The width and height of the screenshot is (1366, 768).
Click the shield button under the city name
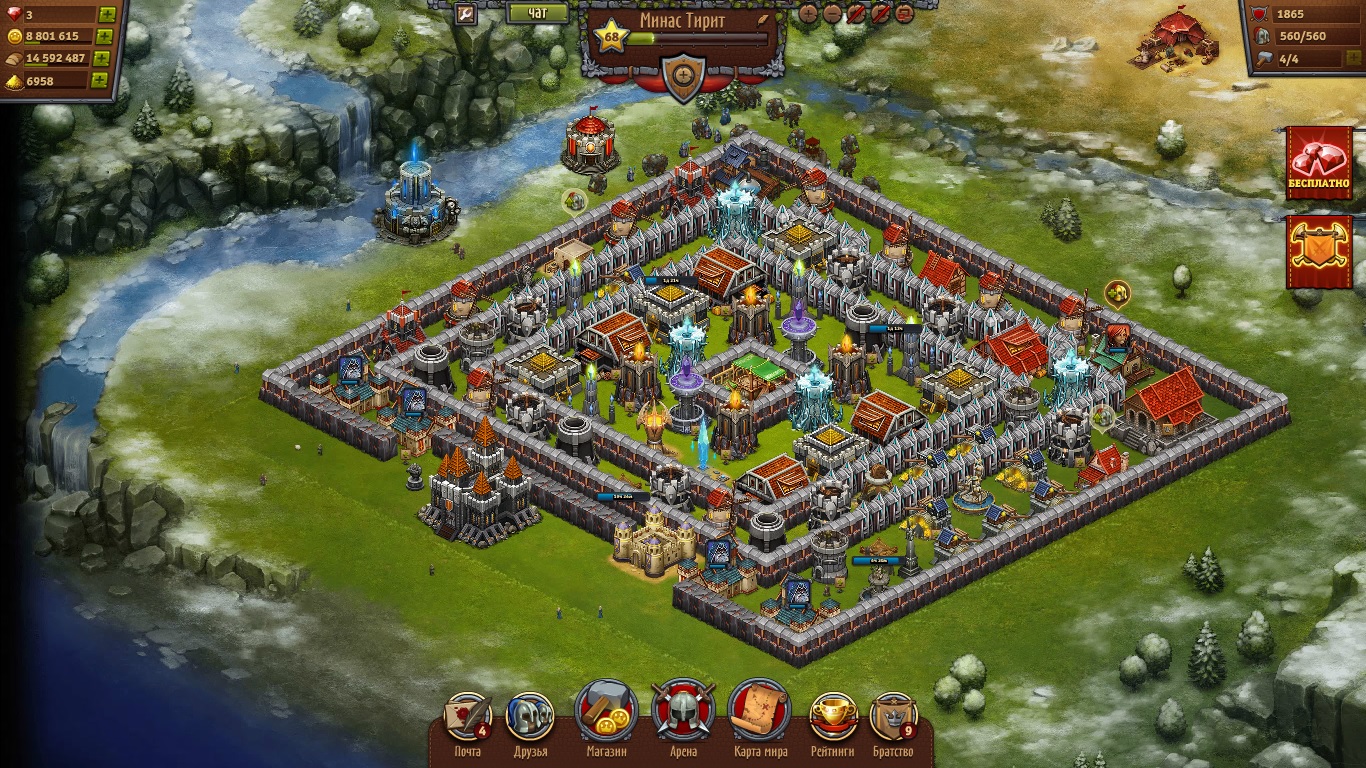[x=684, y=75]
